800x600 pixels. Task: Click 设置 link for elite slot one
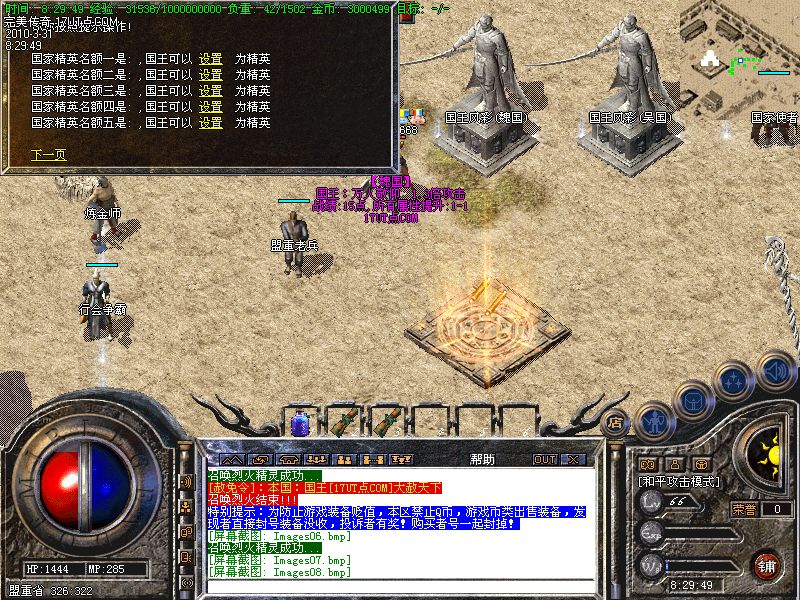pyautogui.click(x=210, y=59)
